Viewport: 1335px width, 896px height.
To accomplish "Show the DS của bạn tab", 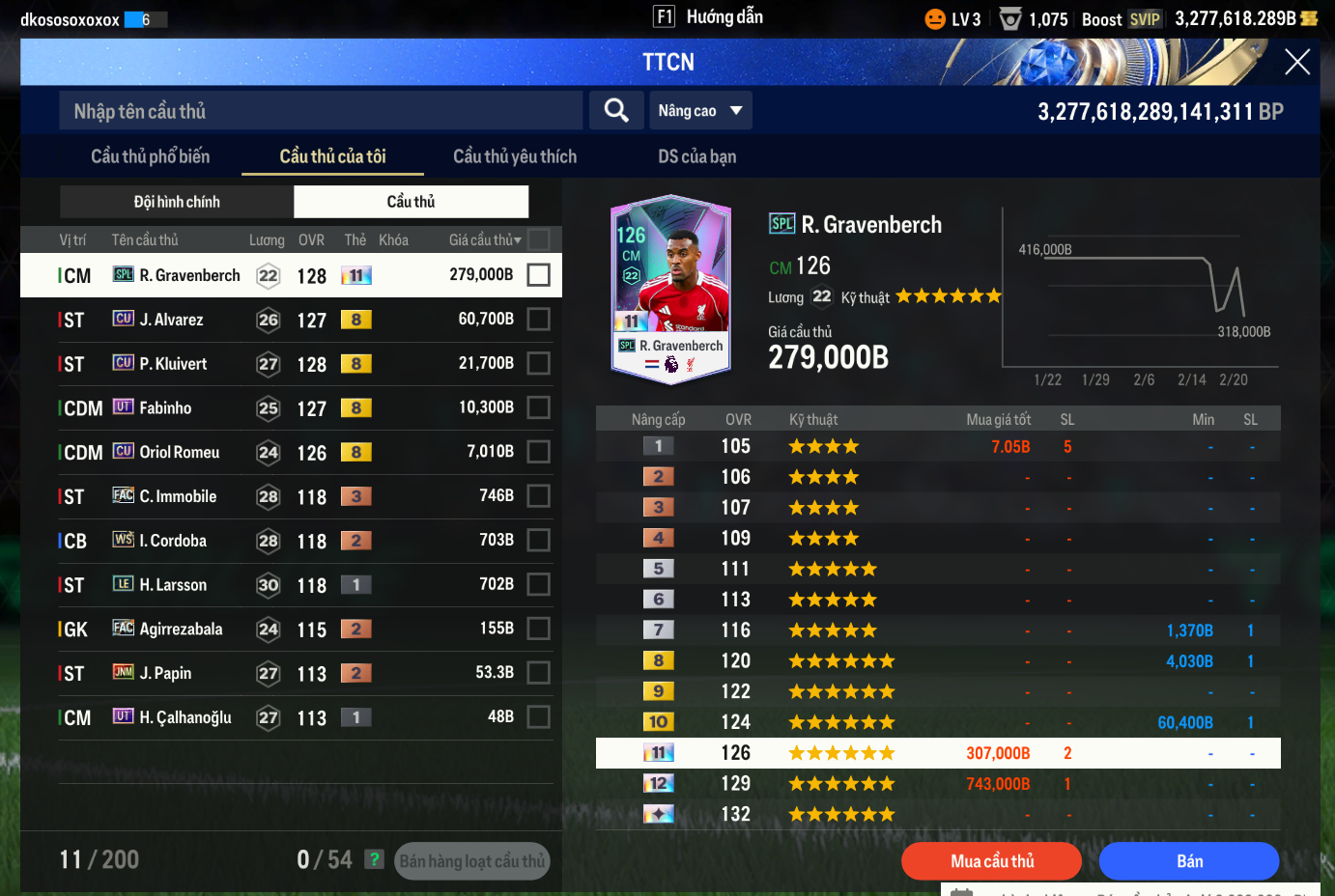I will [696, 156].
